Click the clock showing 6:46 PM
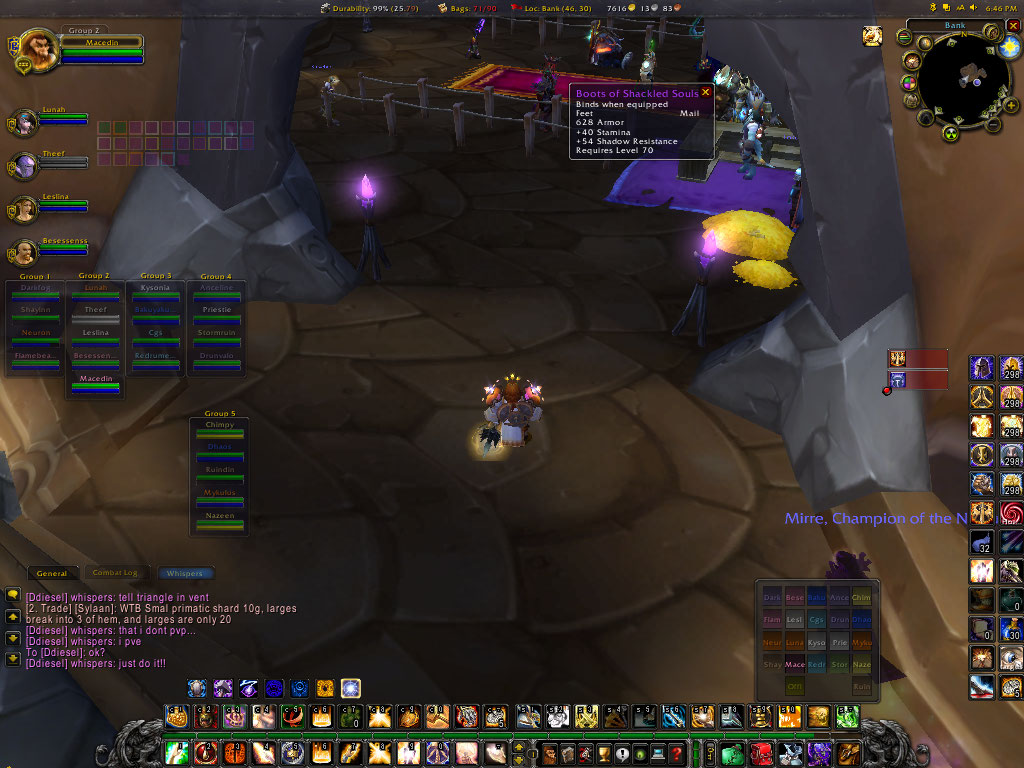Image resolution: width=1024 pixels, height=768 pixels. click(x=1001, y=8)
